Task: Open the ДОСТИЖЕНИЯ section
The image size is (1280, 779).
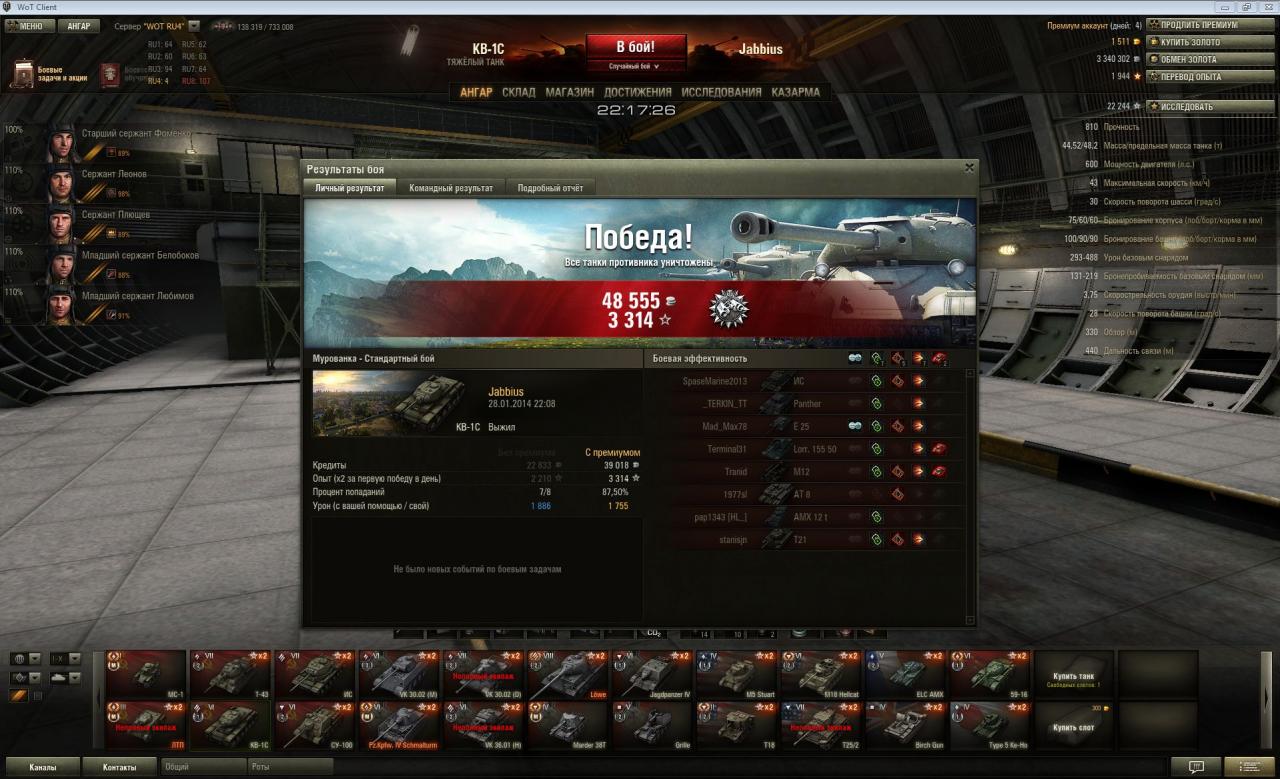Action: (x=637, y=92)
